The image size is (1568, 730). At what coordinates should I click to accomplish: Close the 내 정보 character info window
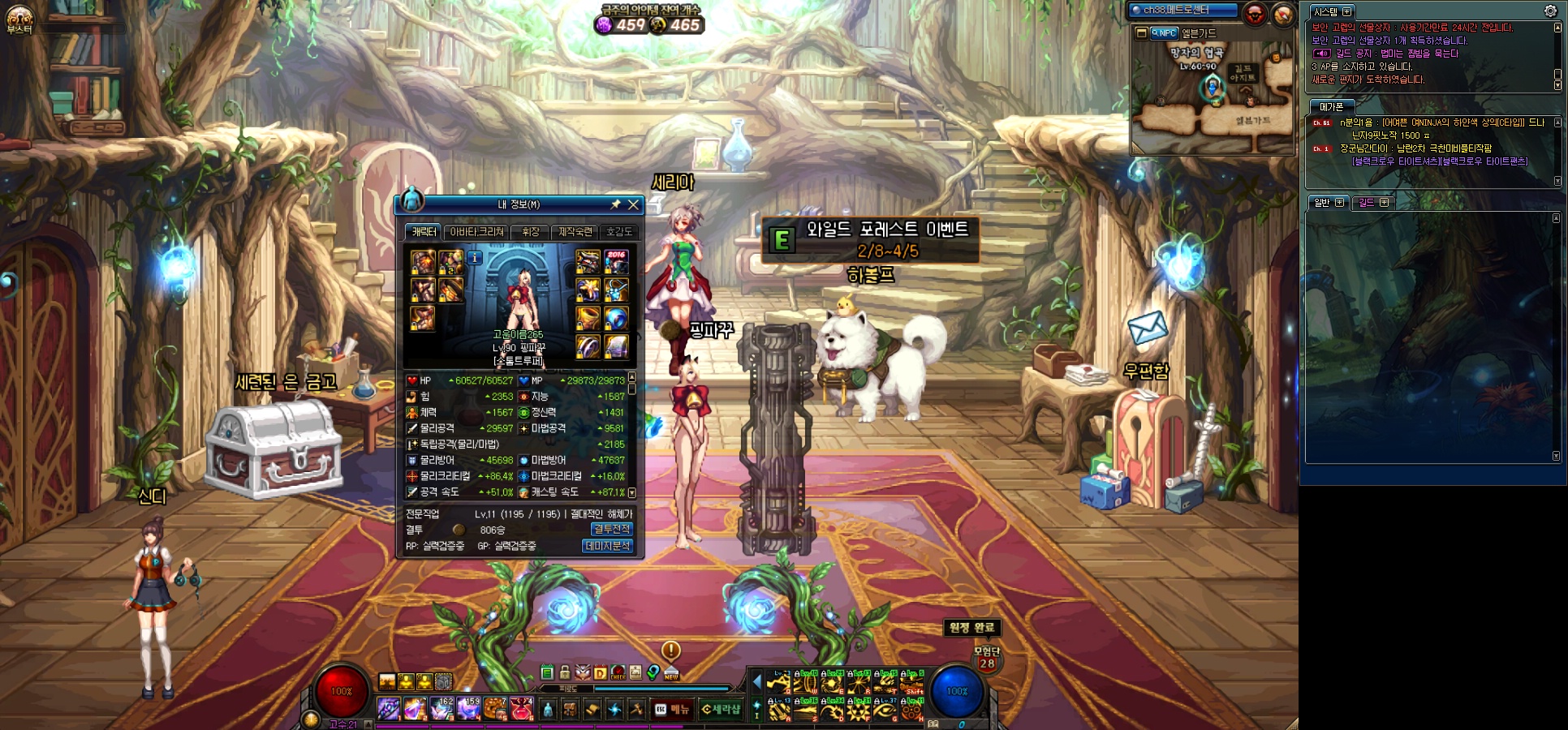pos(633,204)
